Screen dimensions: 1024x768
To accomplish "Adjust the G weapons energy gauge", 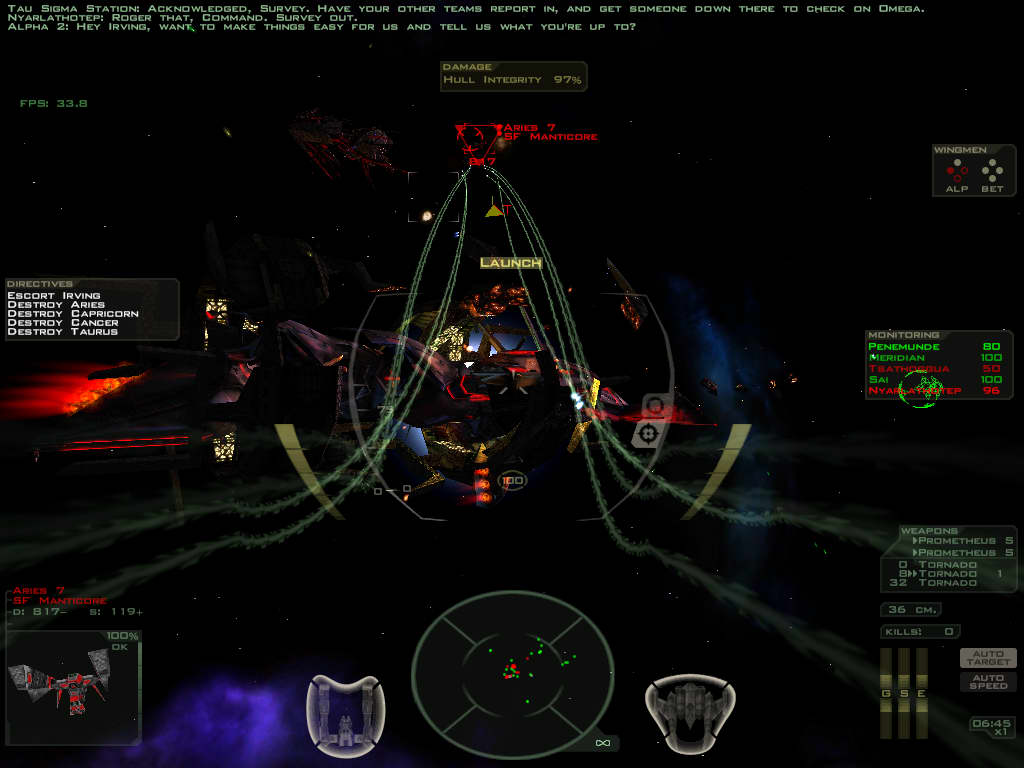I will click(x=885, y=694).
